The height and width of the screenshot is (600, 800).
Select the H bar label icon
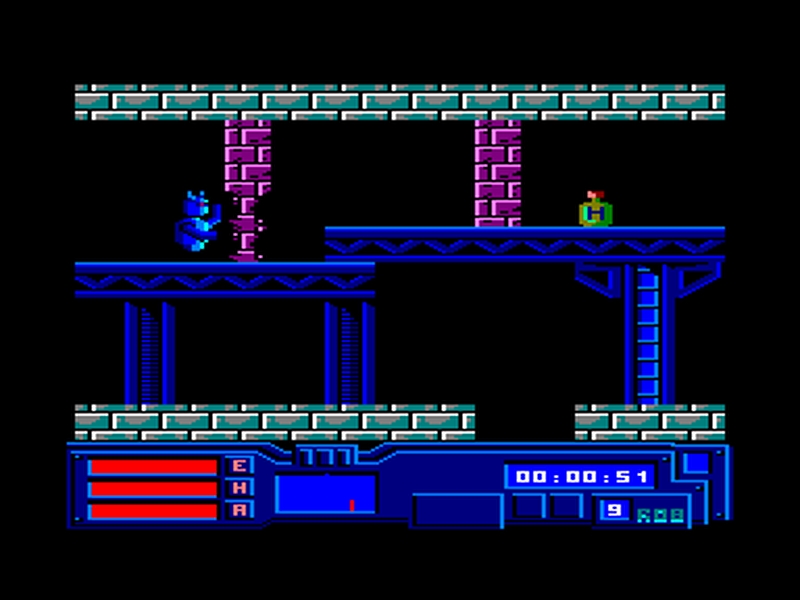240,488
